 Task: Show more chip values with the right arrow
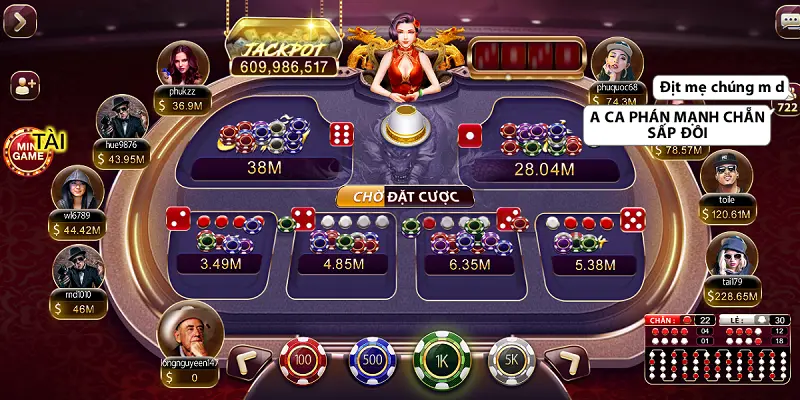click(569, 361)
